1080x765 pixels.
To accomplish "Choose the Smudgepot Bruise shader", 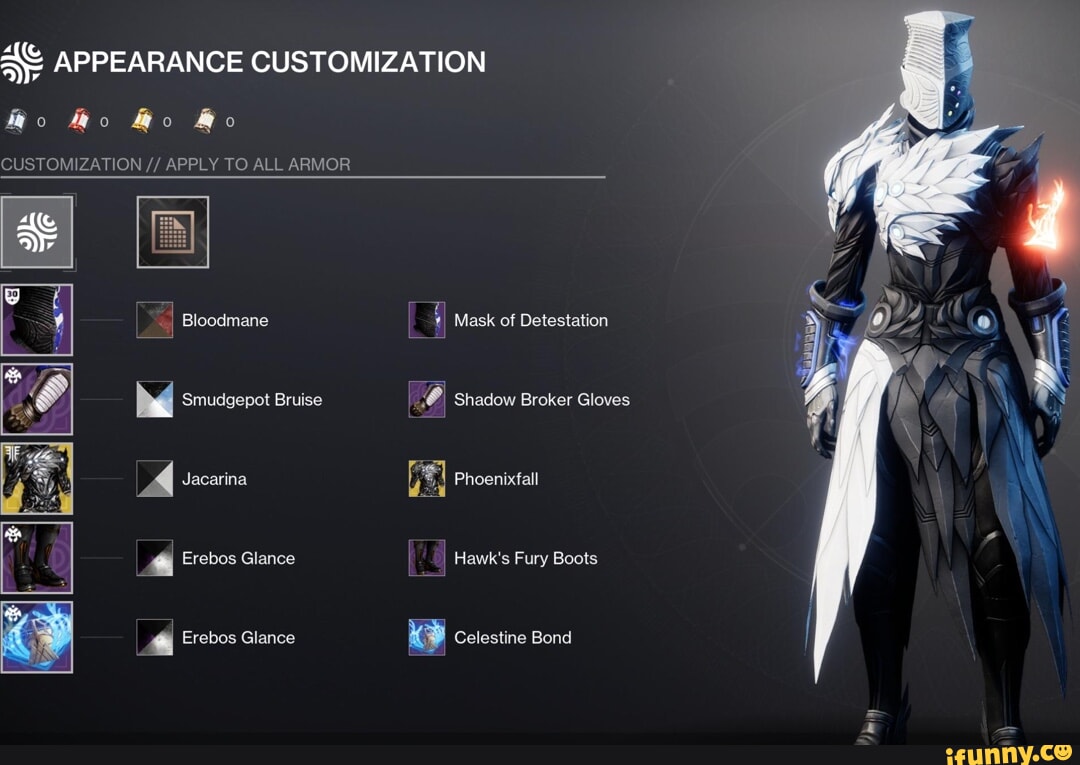I will (x=155, y=399).
